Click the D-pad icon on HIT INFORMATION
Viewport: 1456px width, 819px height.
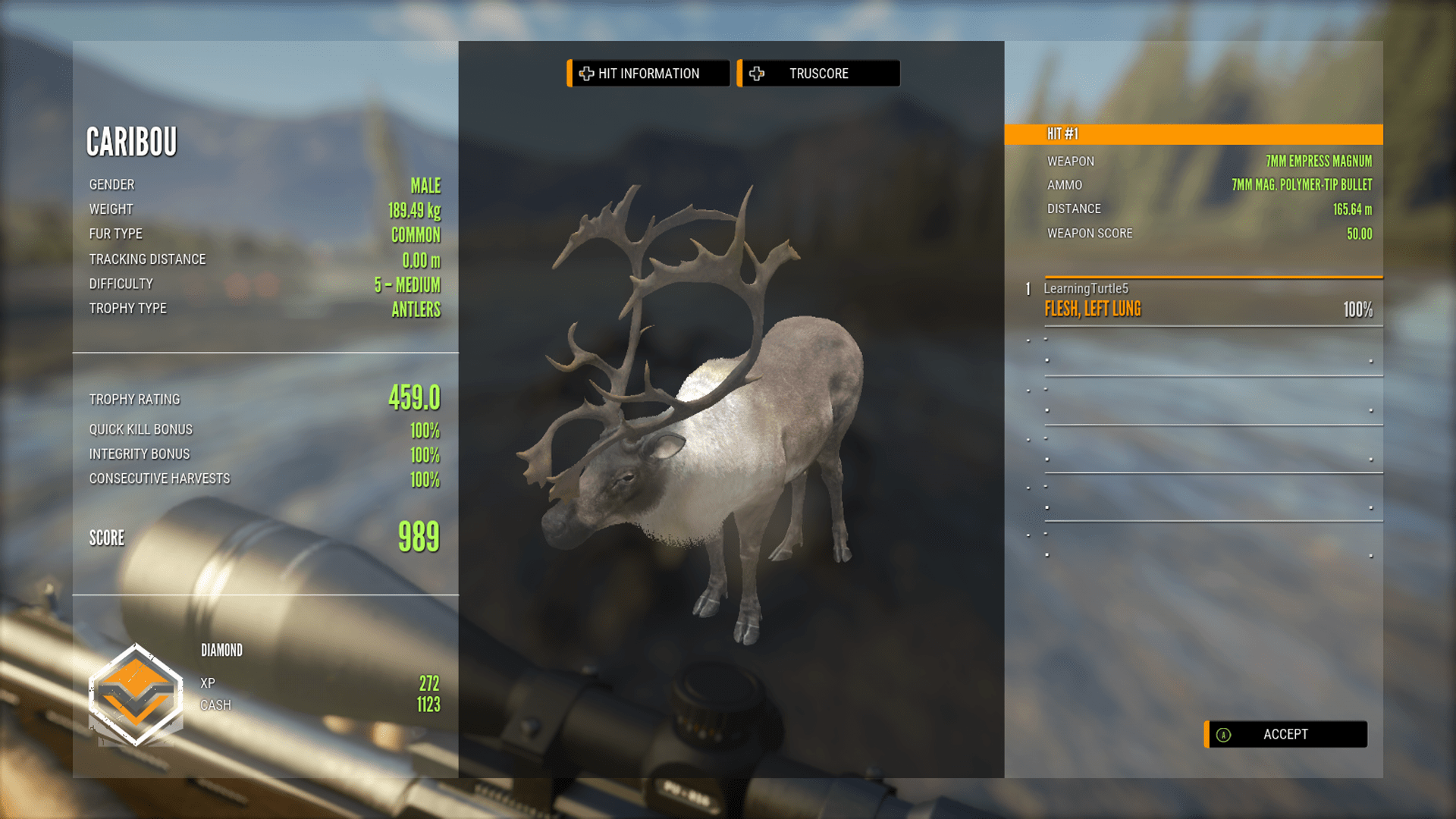point(585,73)
